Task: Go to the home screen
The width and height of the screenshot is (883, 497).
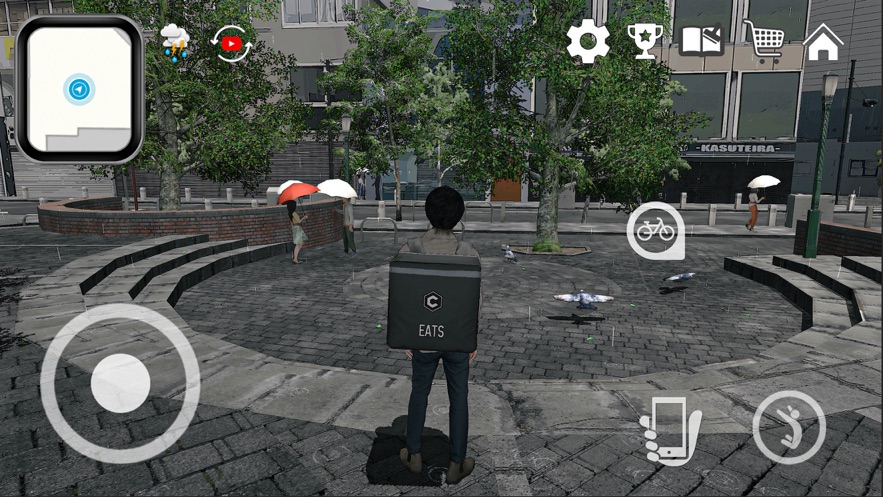Action: tap(823, 42)
